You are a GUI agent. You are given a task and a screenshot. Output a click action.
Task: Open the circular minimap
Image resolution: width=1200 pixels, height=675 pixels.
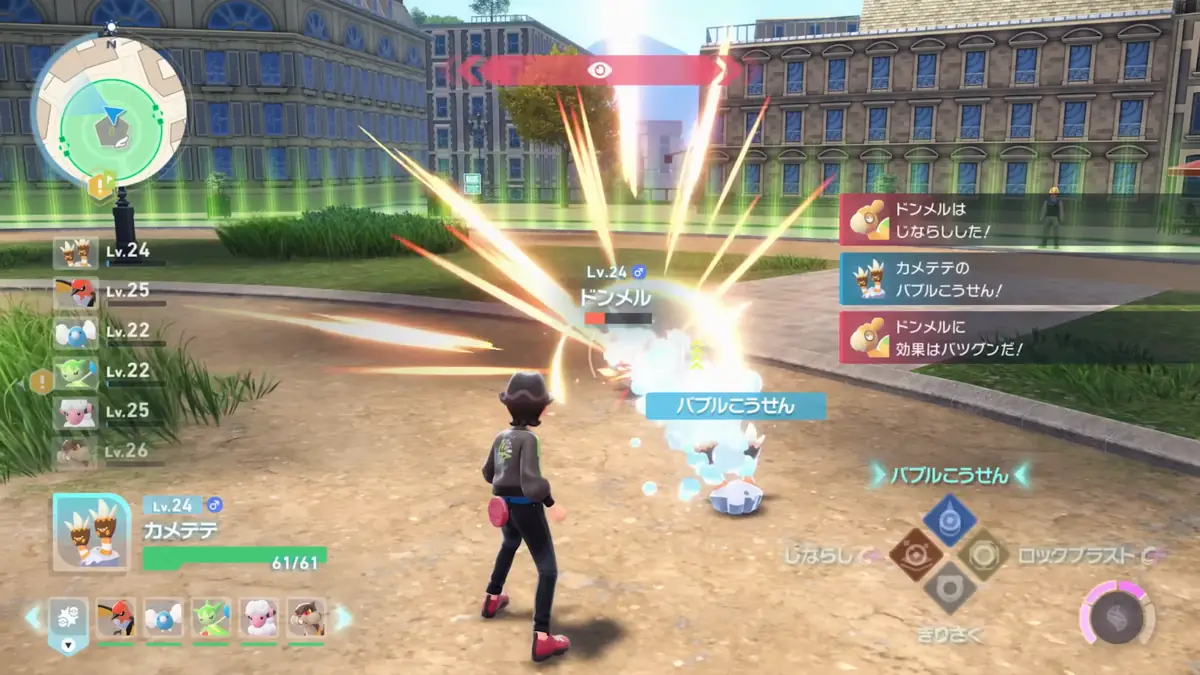[109, 109]
